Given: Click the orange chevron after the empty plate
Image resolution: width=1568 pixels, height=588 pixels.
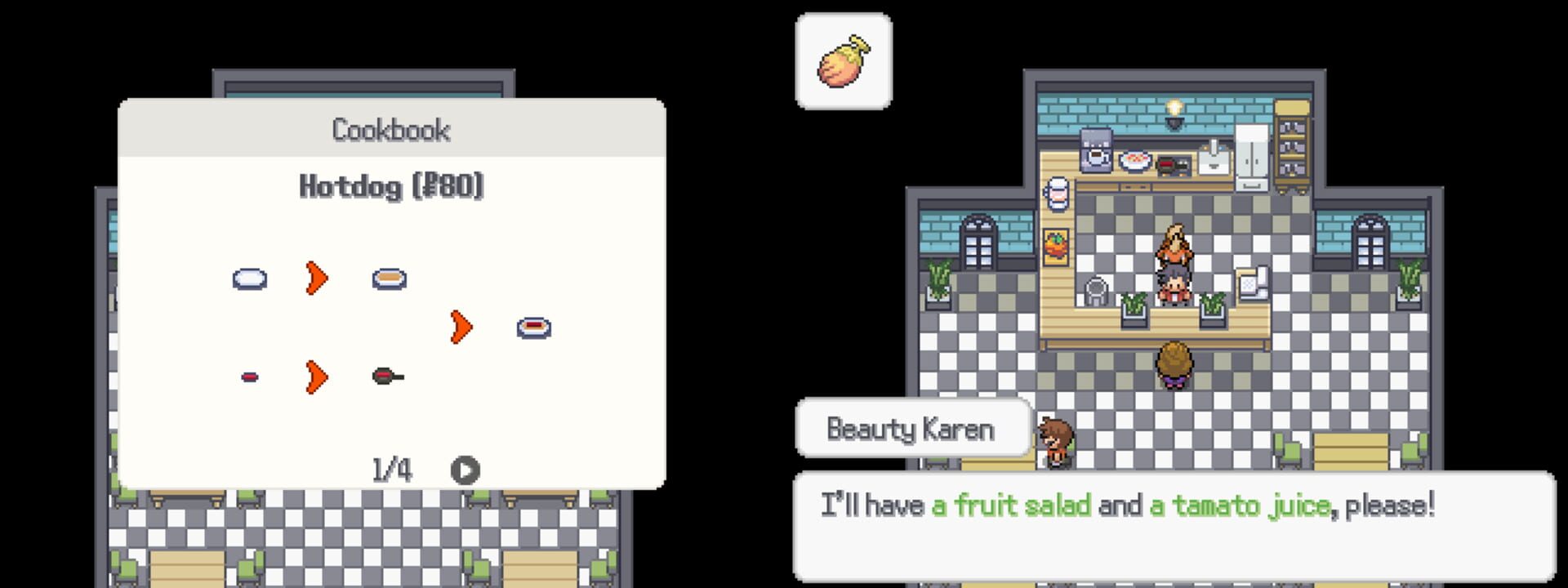Looking at the screenshot, I should click(315, 278).
